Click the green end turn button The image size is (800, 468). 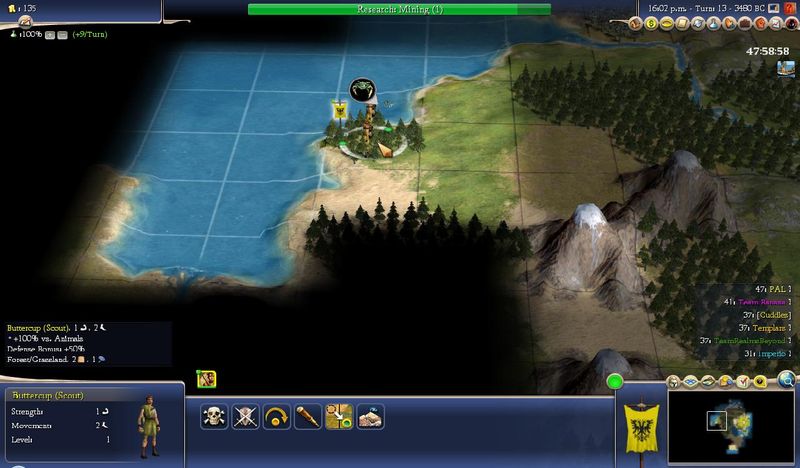614,381
